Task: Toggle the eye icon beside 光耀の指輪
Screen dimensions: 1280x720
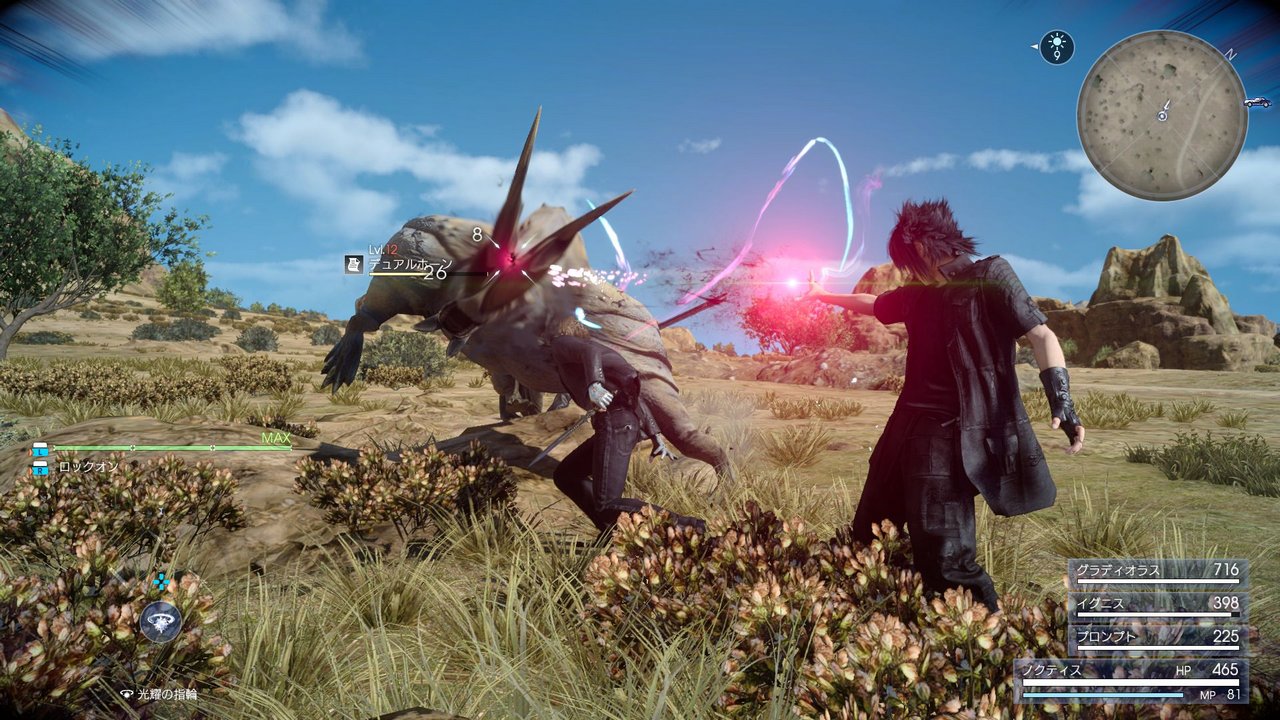Action: coord(127,693)
